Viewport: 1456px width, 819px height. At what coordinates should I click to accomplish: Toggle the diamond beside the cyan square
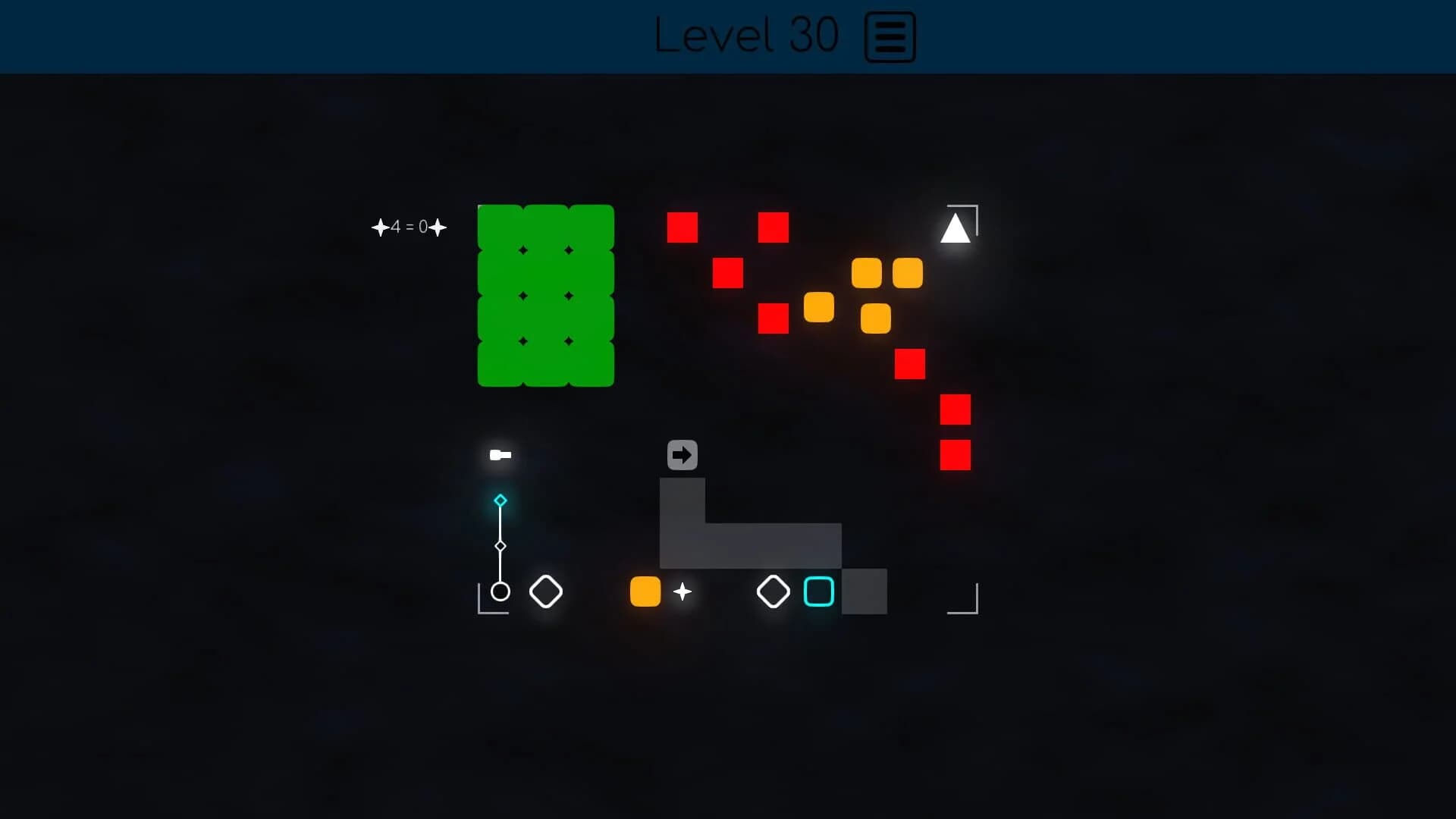(773, 592)
